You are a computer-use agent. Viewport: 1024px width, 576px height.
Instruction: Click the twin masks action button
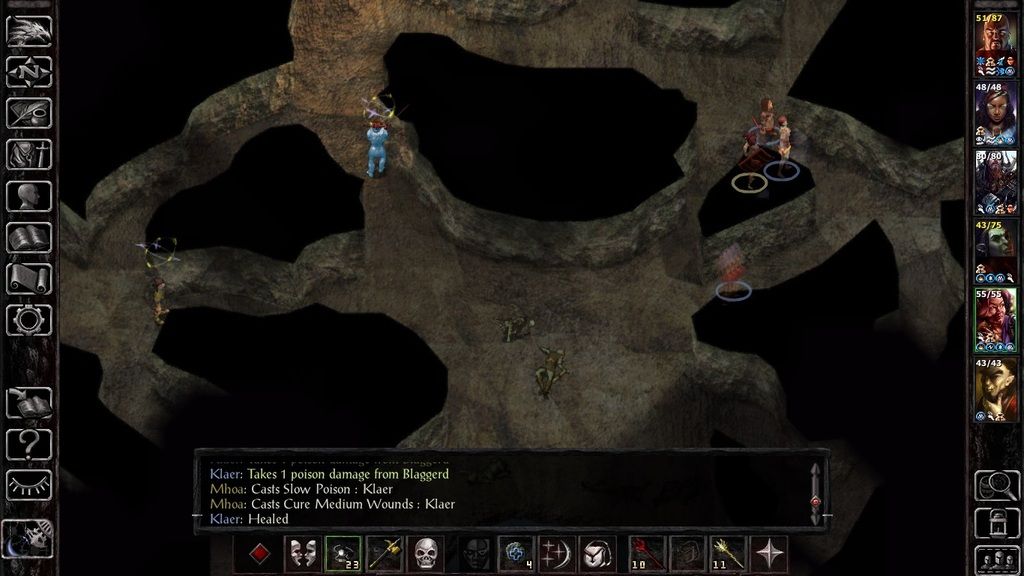click(303, 553)
